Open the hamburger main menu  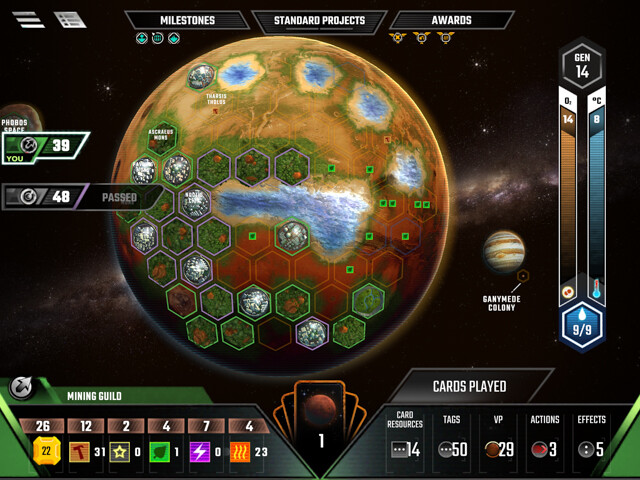point(28,19)
